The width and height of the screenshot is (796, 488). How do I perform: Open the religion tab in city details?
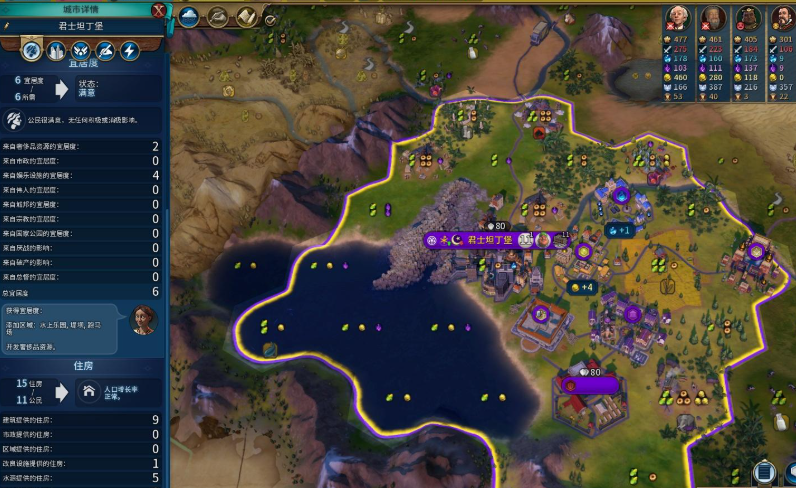click(x=81, y=50)
